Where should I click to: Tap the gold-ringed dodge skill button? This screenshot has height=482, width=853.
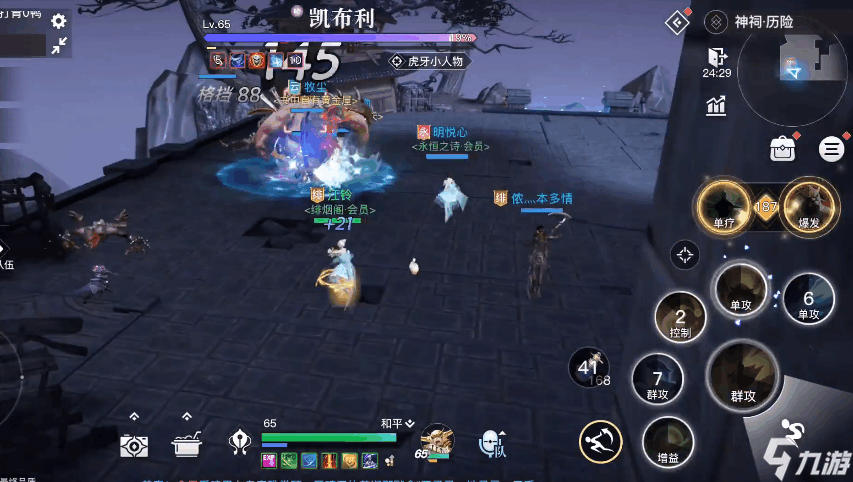pyautogui.click(x=600, y=441)
